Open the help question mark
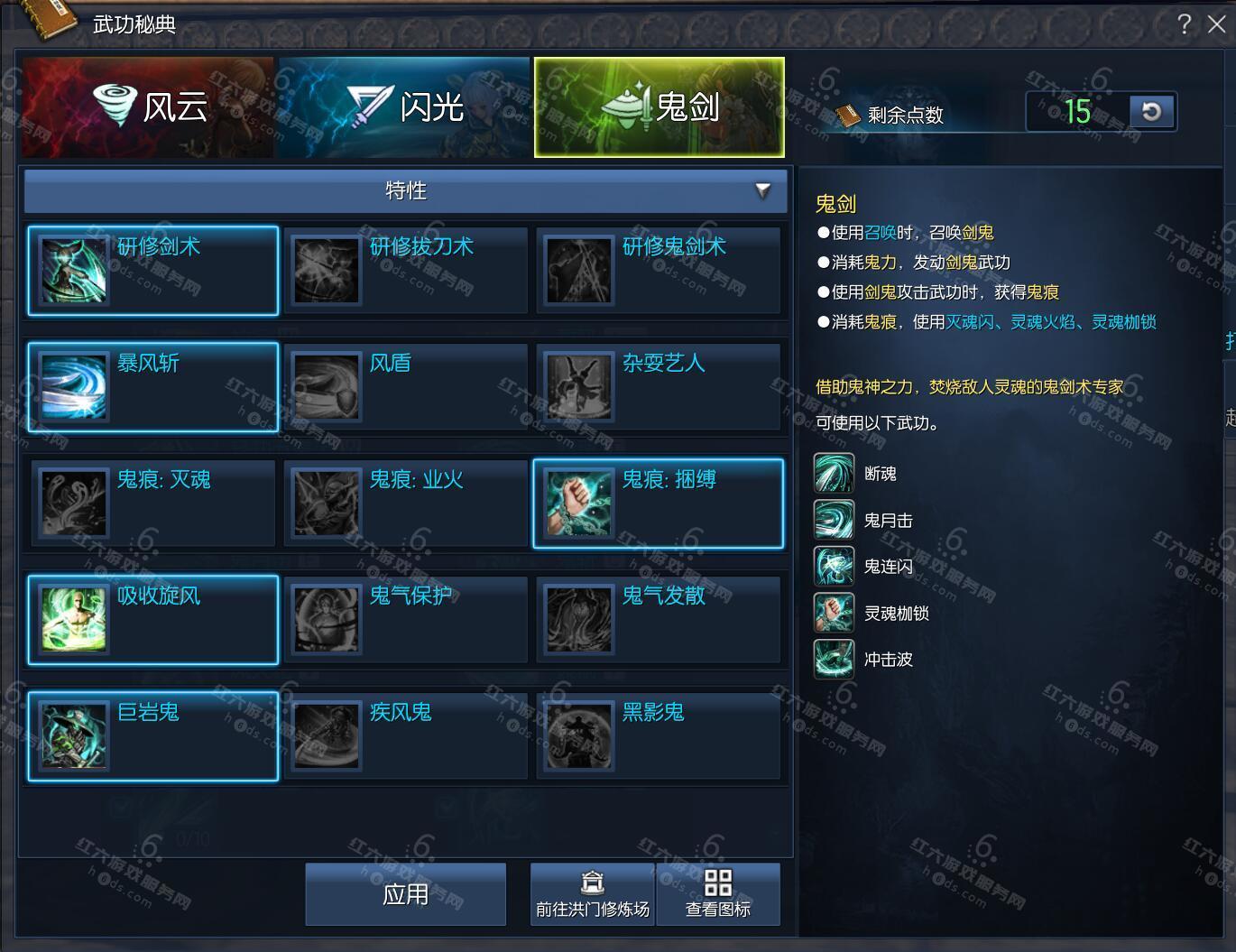Image resolution: width=1236 pixels, height=952 pixels. pos(1185,24)
